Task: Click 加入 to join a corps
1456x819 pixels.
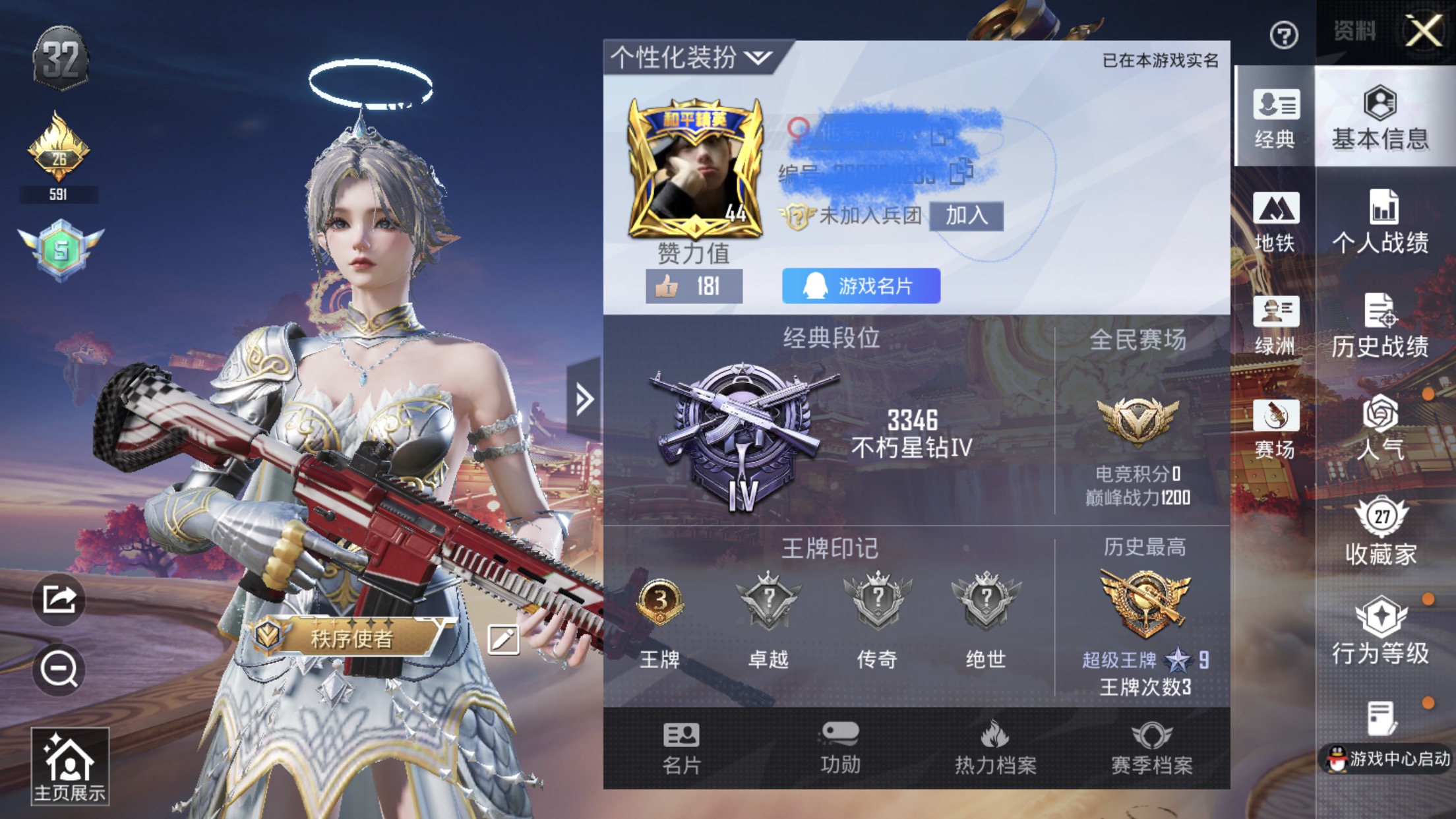Action: coord(966,216)
